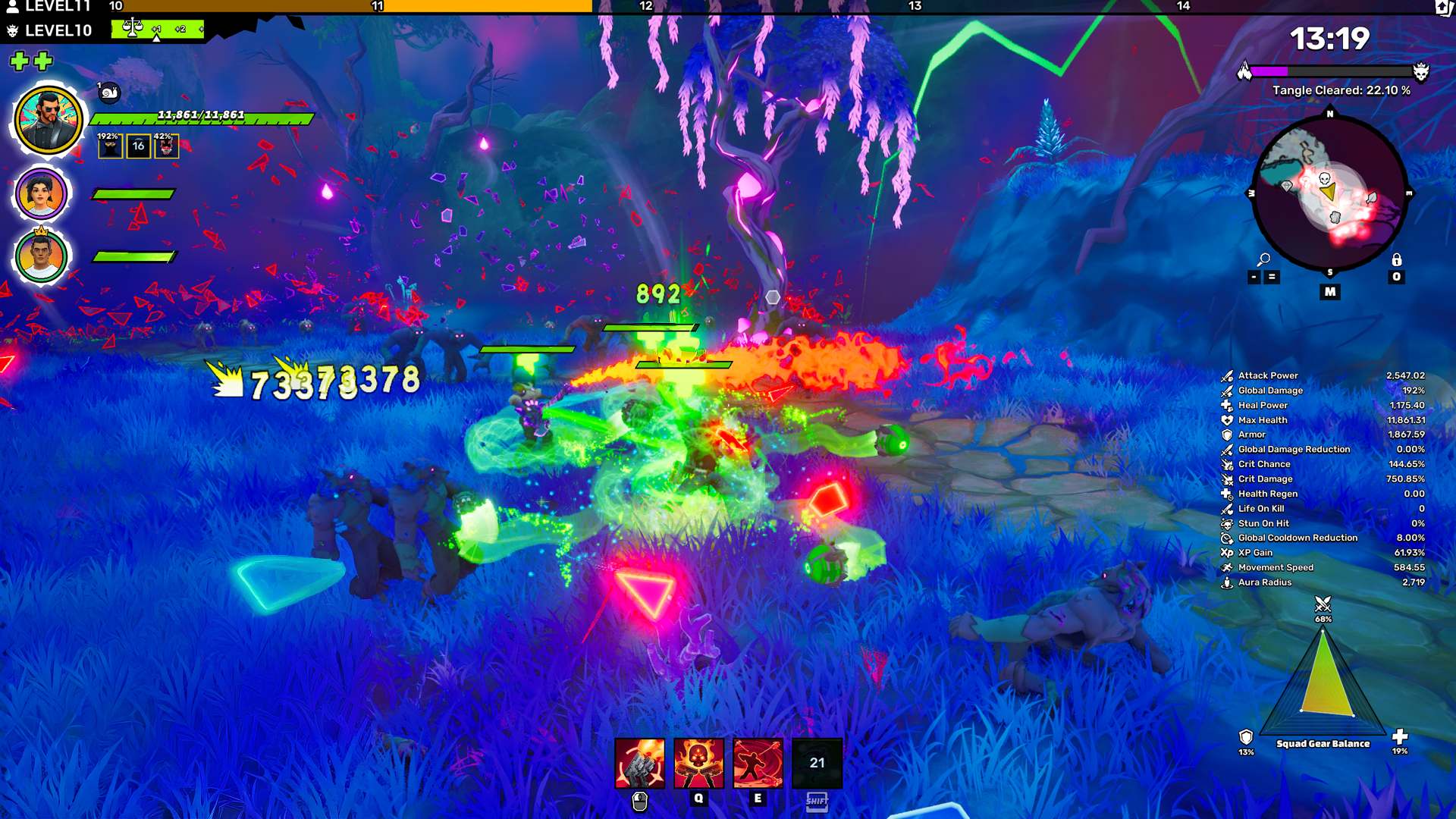Select the Attack Power stat row
Viewport: 1456px width, 819px height.
coord(1323,375)
